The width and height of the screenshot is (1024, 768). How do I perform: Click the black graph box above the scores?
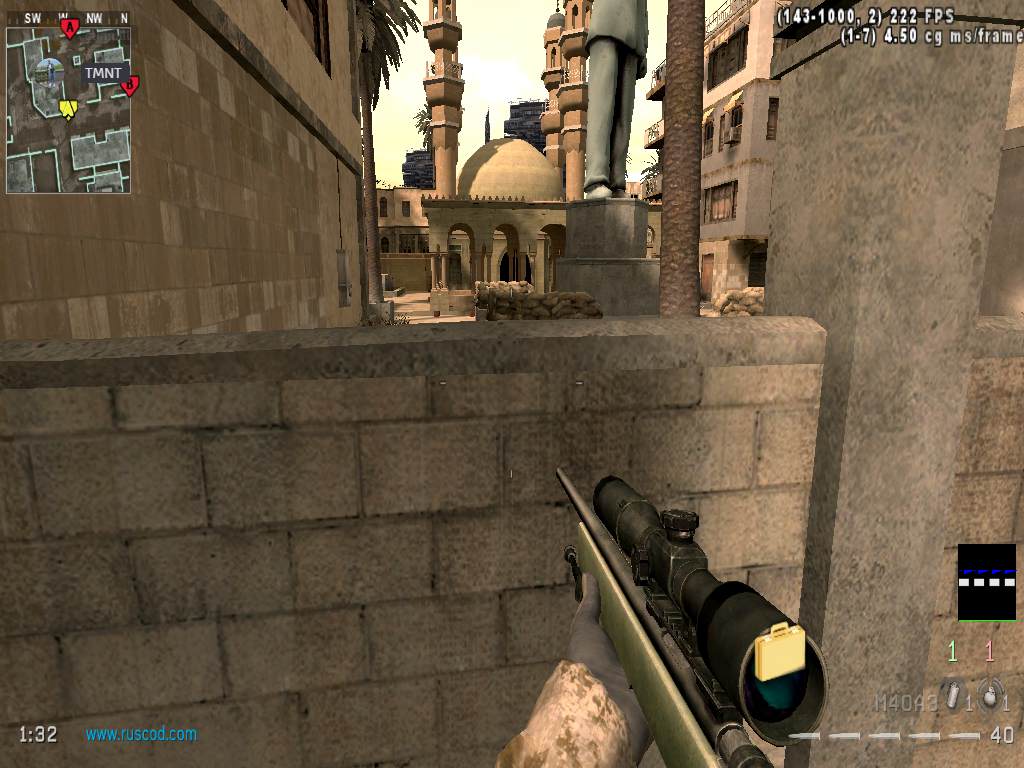point(986,582)
